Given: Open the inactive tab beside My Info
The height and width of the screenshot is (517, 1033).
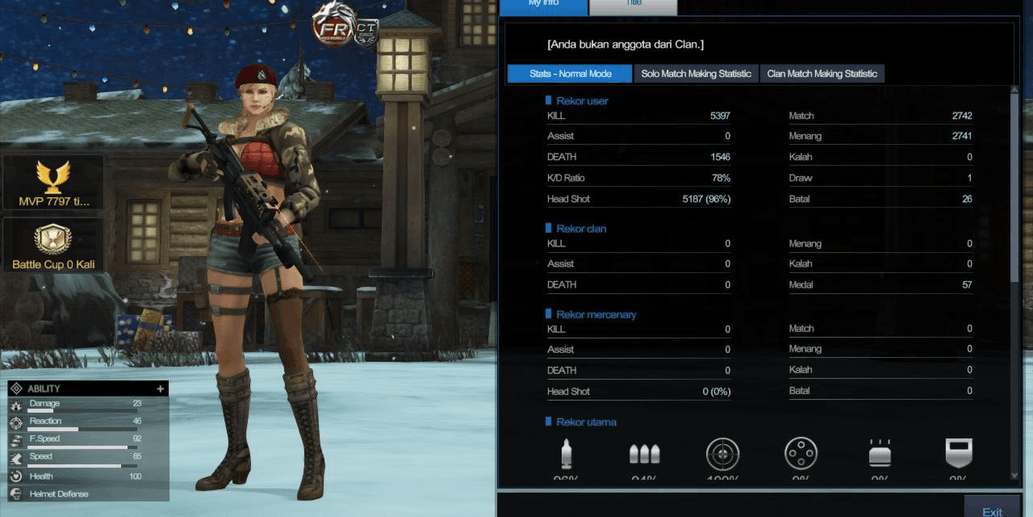Looking at the screenshot, I should [633, 5].
